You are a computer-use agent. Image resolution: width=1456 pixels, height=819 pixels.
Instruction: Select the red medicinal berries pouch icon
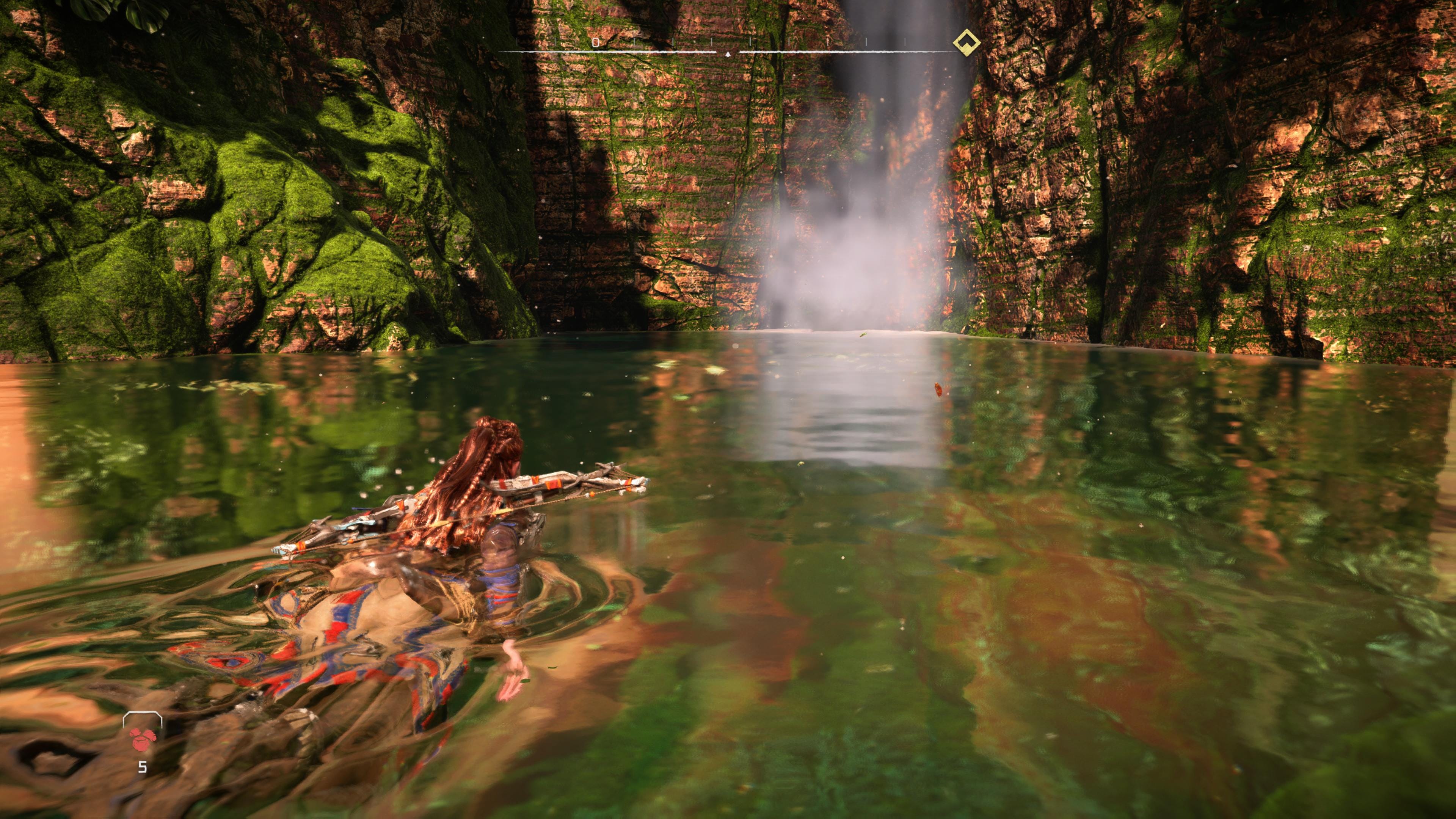point(143,738)
